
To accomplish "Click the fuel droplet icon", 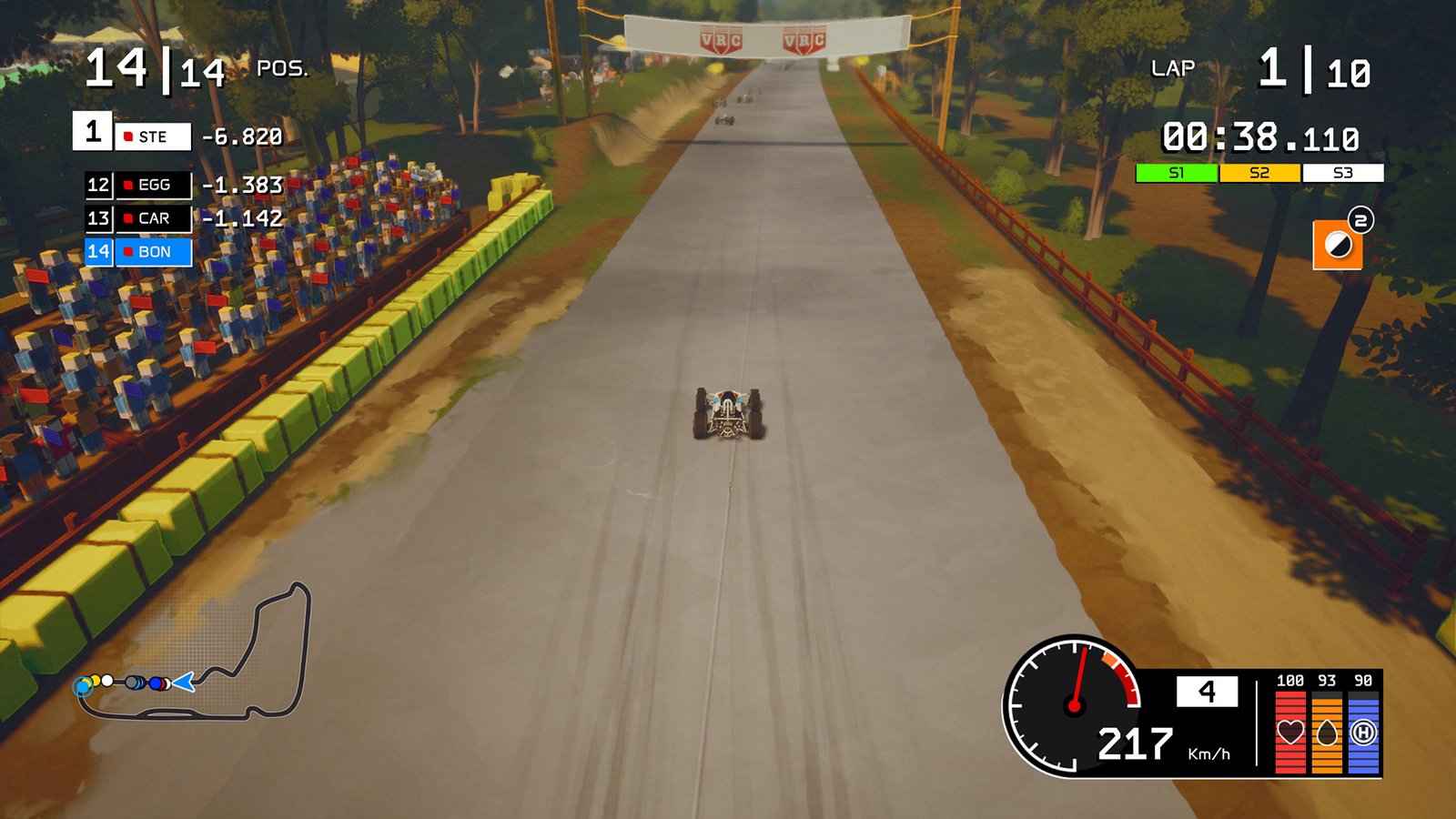I will click(1327, 732).
